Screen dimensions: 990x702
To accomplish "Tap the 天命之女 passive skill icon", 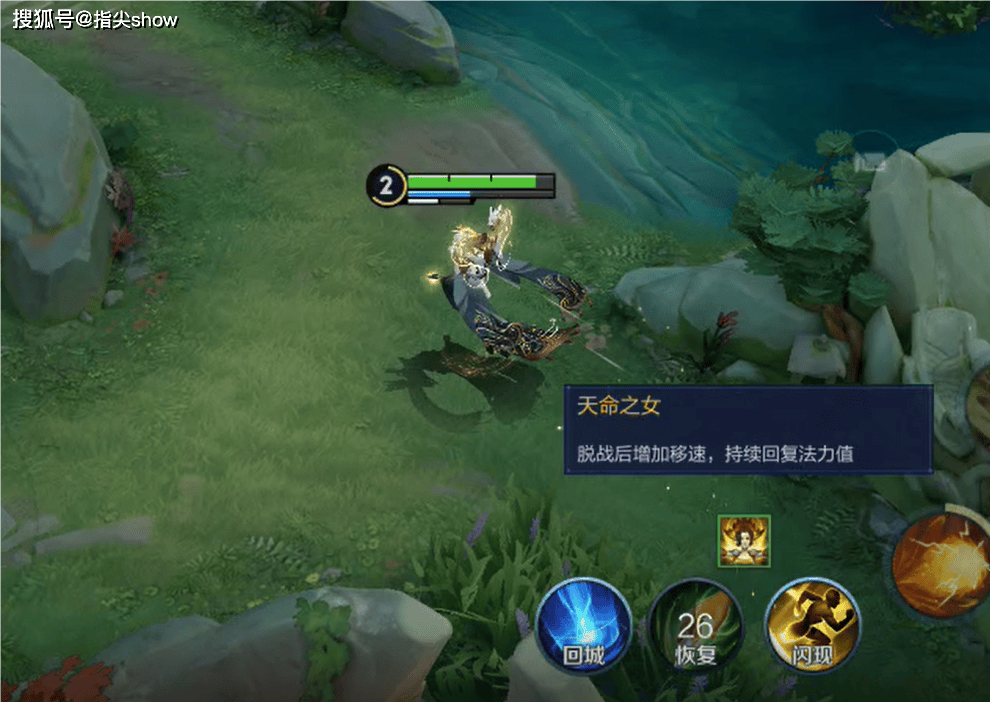I will [744, 541].
